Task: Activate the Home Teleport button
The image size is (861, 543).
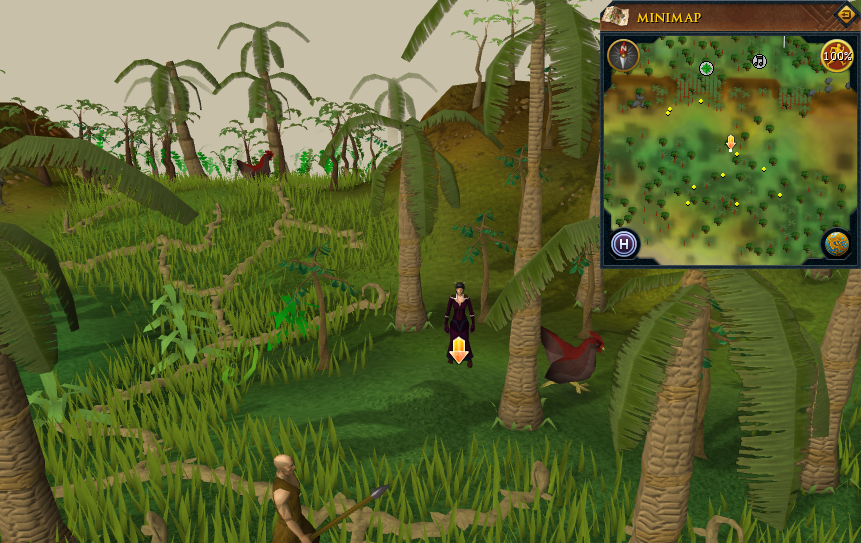Action: pos(625,243)
